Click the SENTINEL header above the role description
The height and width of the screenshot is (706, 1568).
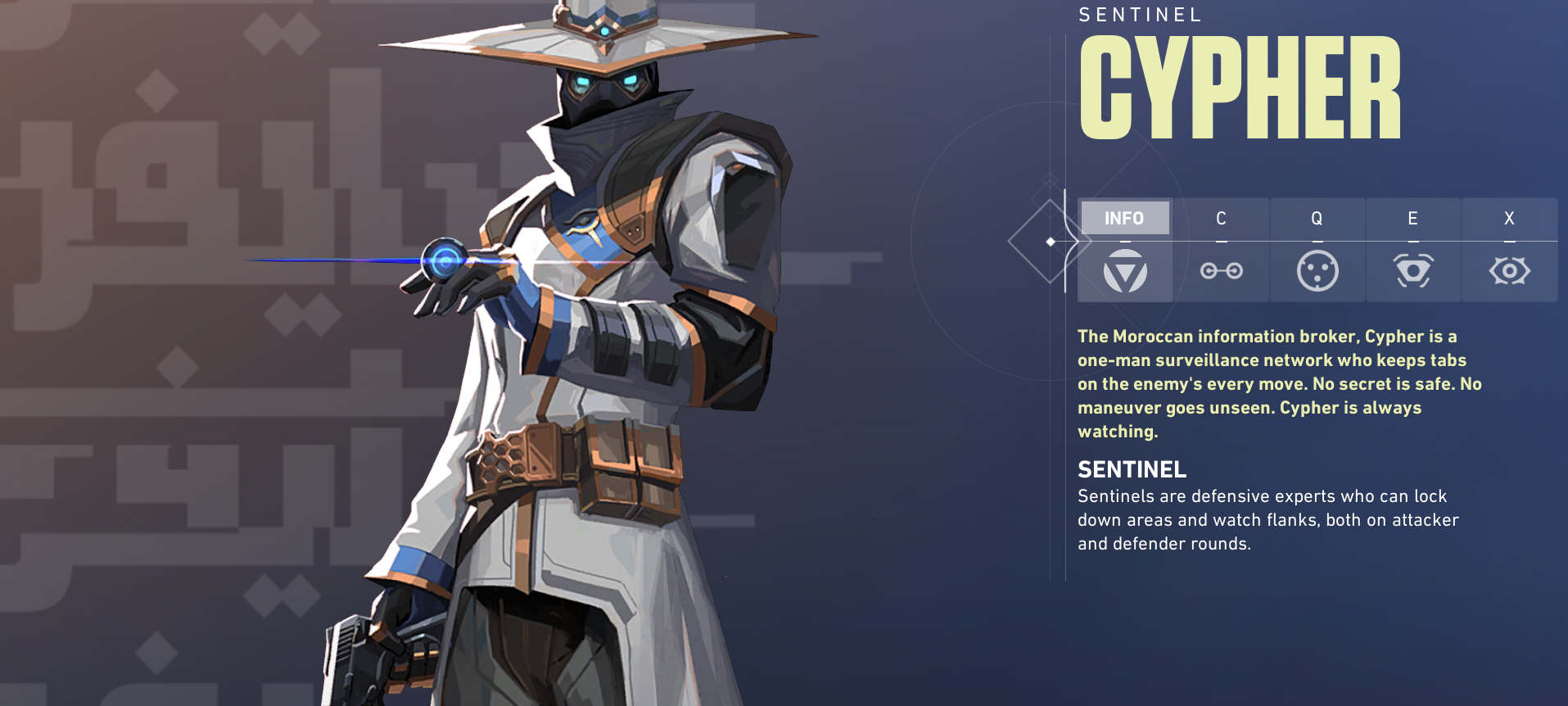tap(1132, 470)
